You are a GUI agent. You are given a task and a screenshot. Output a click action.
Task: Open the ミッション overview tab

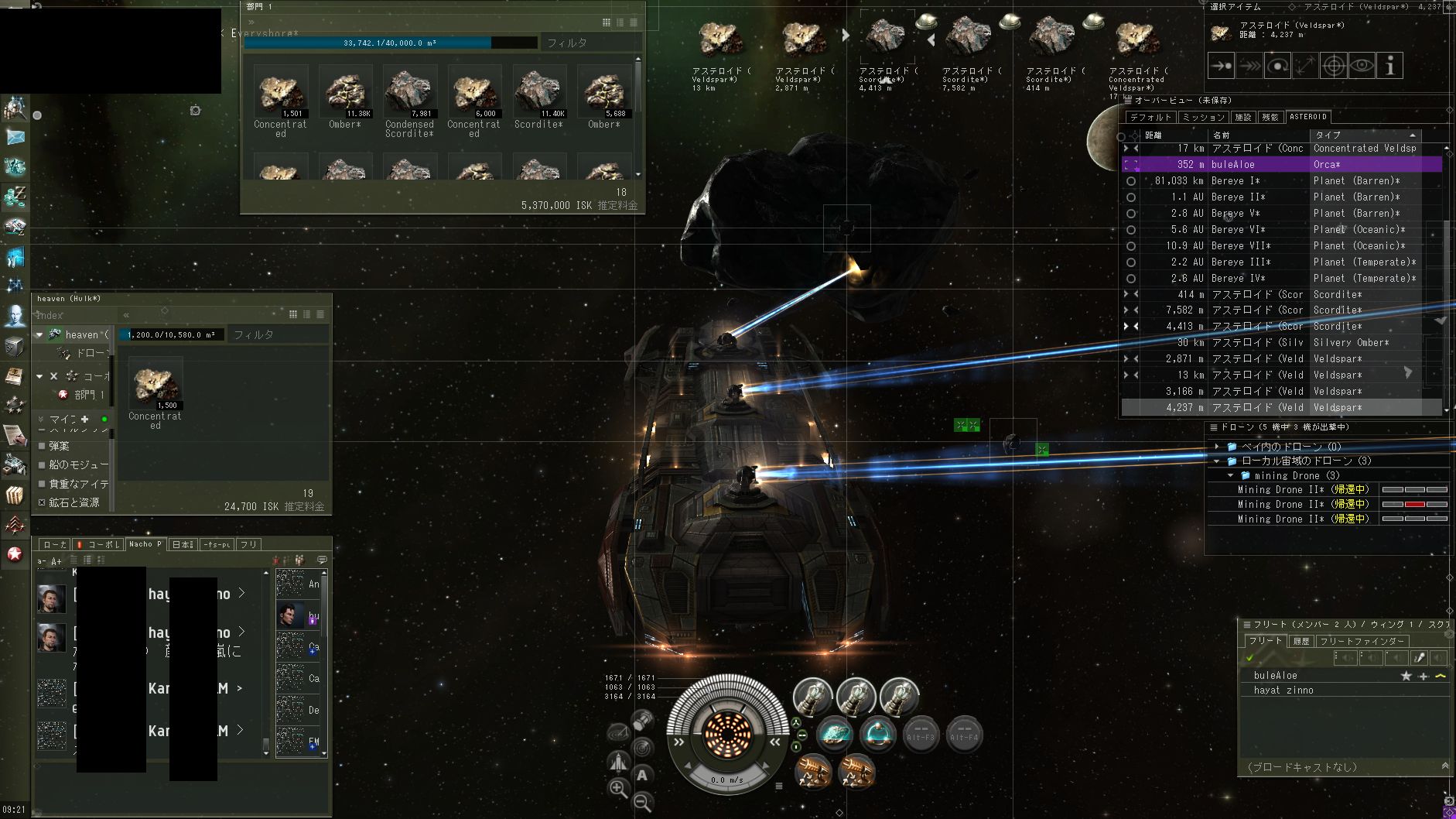(1204, 118)
